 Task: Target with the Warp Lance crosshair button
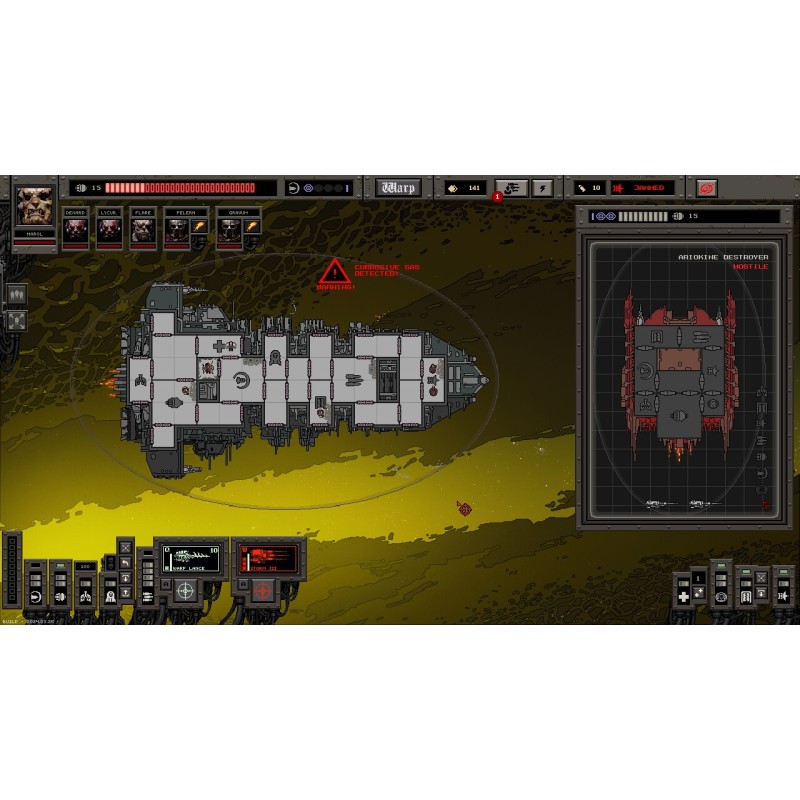[x=186, y=591]
